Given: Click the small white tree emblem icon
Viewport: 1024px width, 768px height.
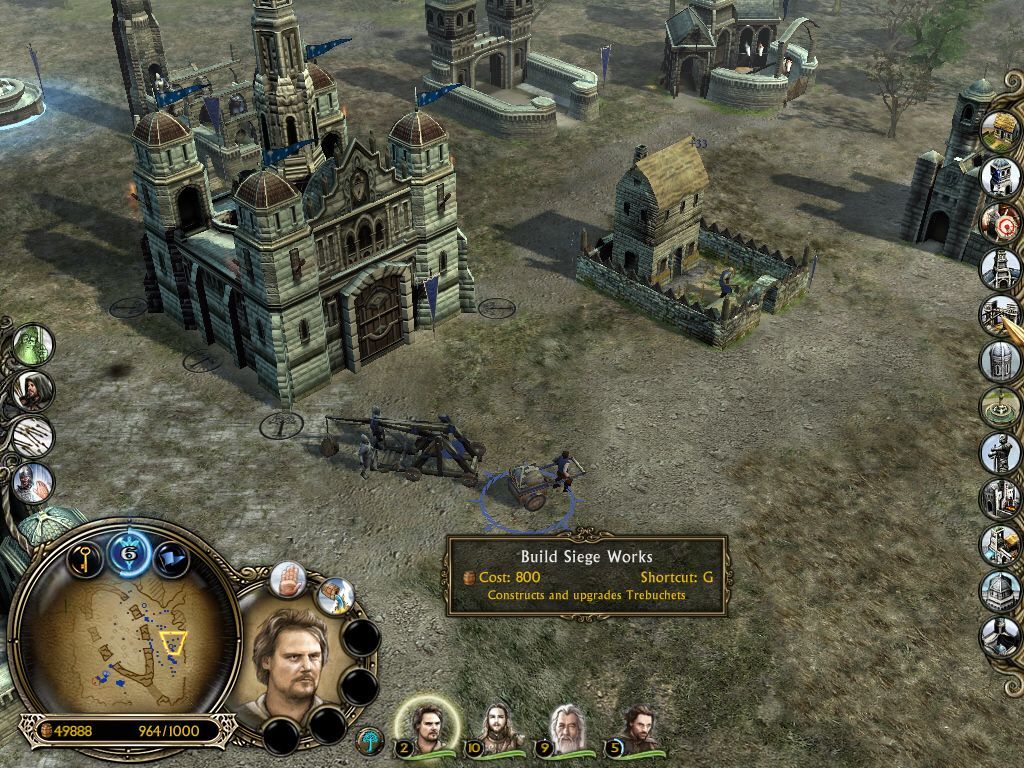Looking at the screenshot, I should tap(369, 741).
